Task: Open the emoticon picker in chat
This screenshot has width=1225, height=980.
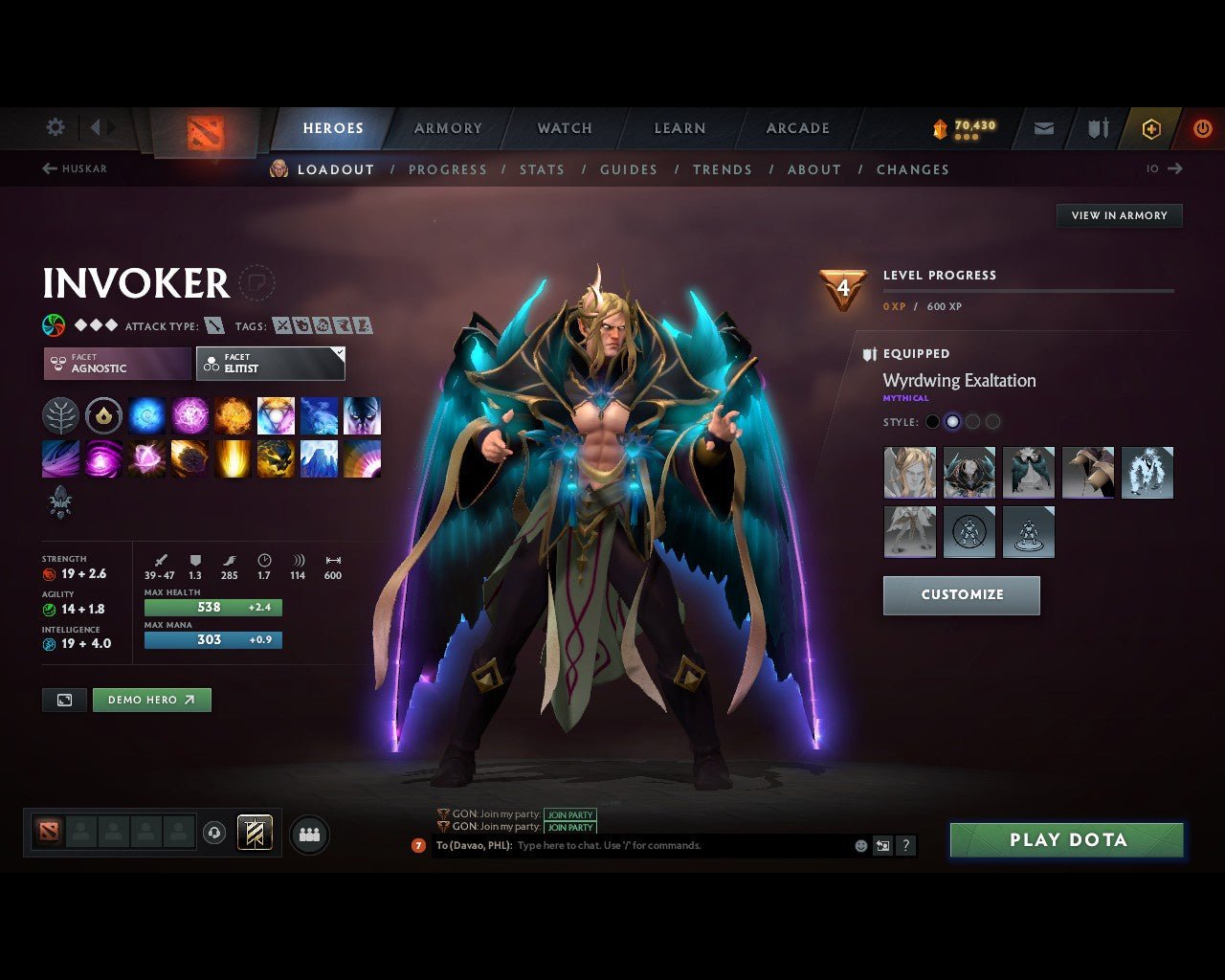Action: pyautogui.click(x=858, y=845)
